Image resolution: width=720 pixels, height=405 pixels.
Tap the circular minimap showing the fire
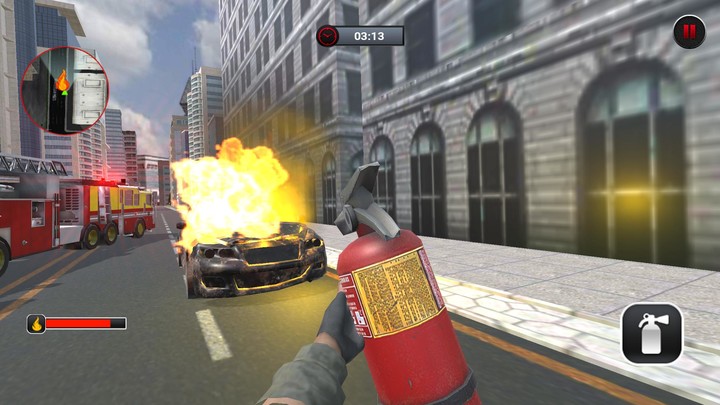tap(64, 89)
